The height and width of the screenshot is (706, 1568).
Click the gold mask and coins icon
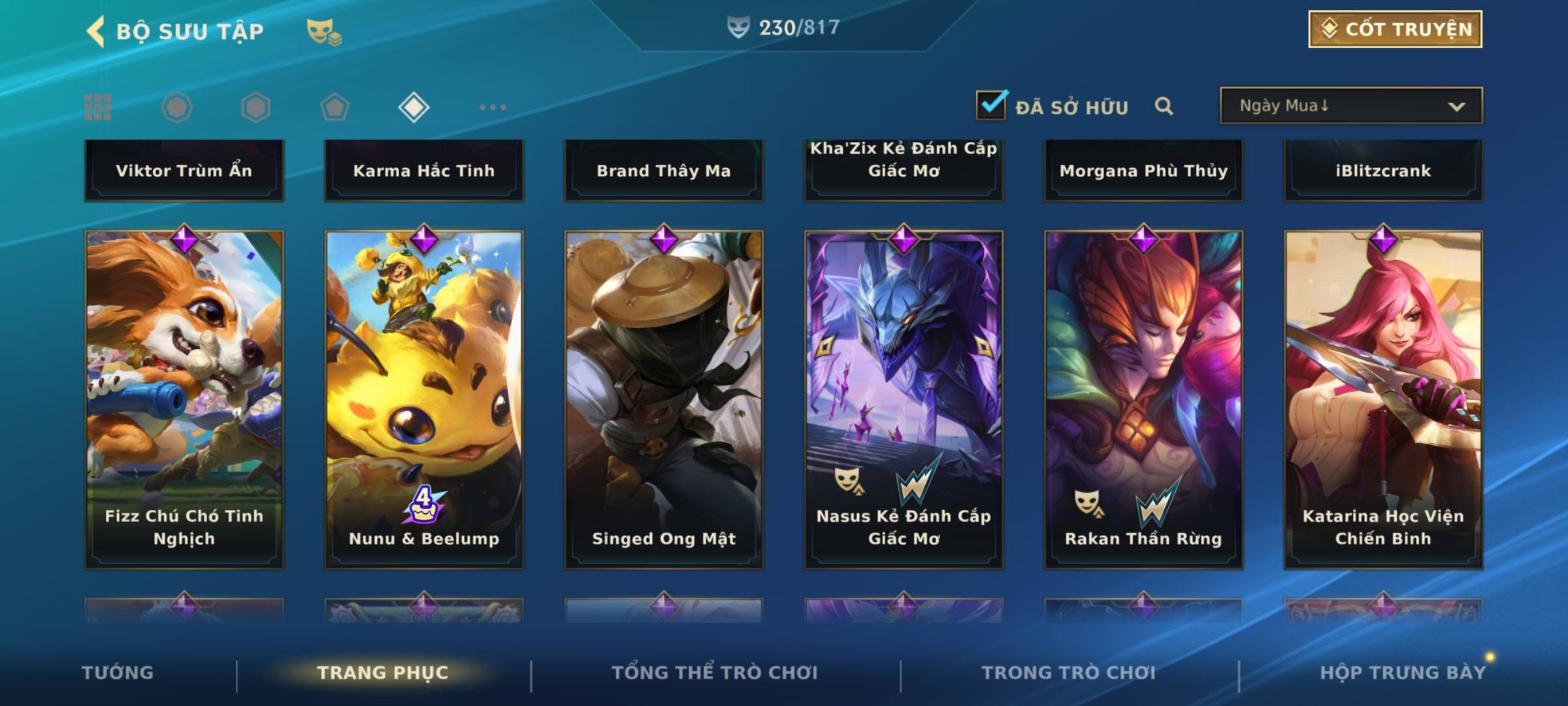[324, 31]
